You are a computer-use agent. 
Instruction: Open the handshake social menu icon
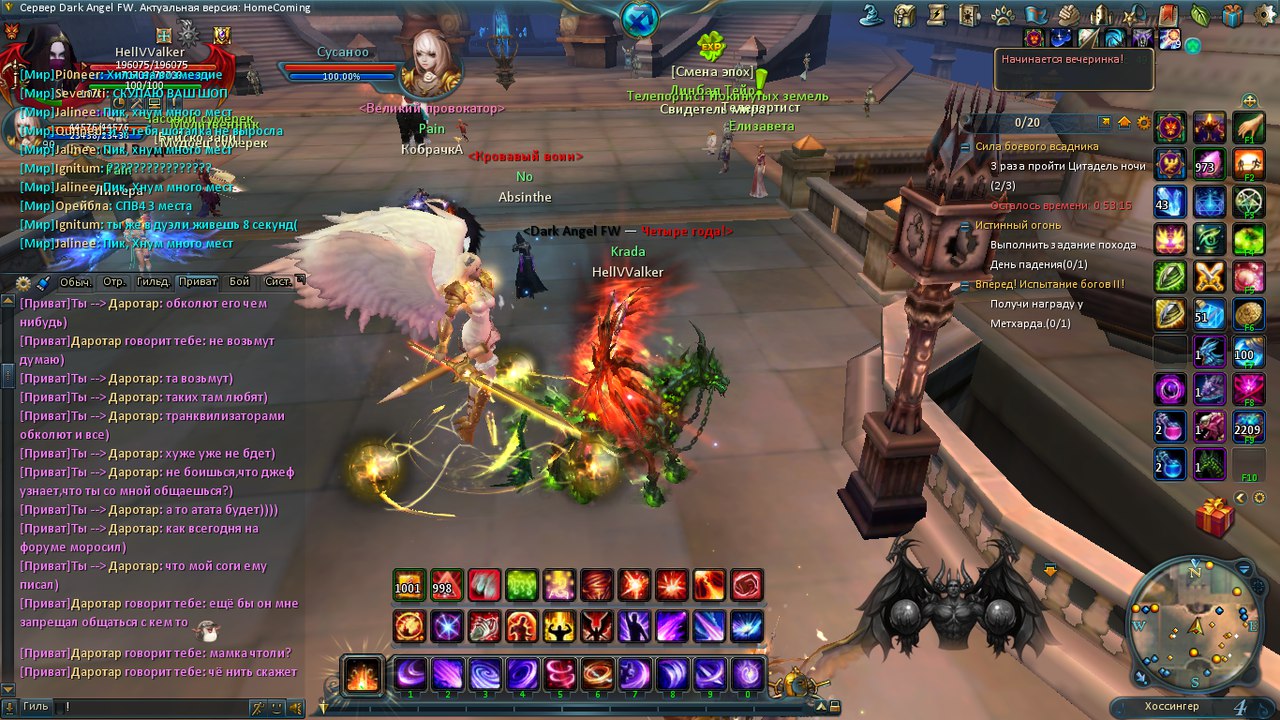[1068, 15]
